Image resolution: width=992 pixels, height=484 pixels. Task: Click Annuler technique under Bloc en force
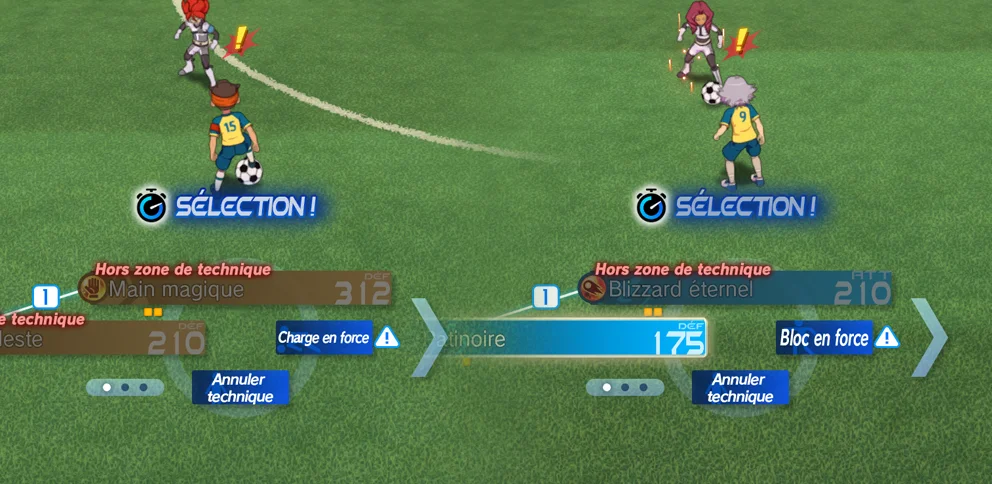pos(740,388)
